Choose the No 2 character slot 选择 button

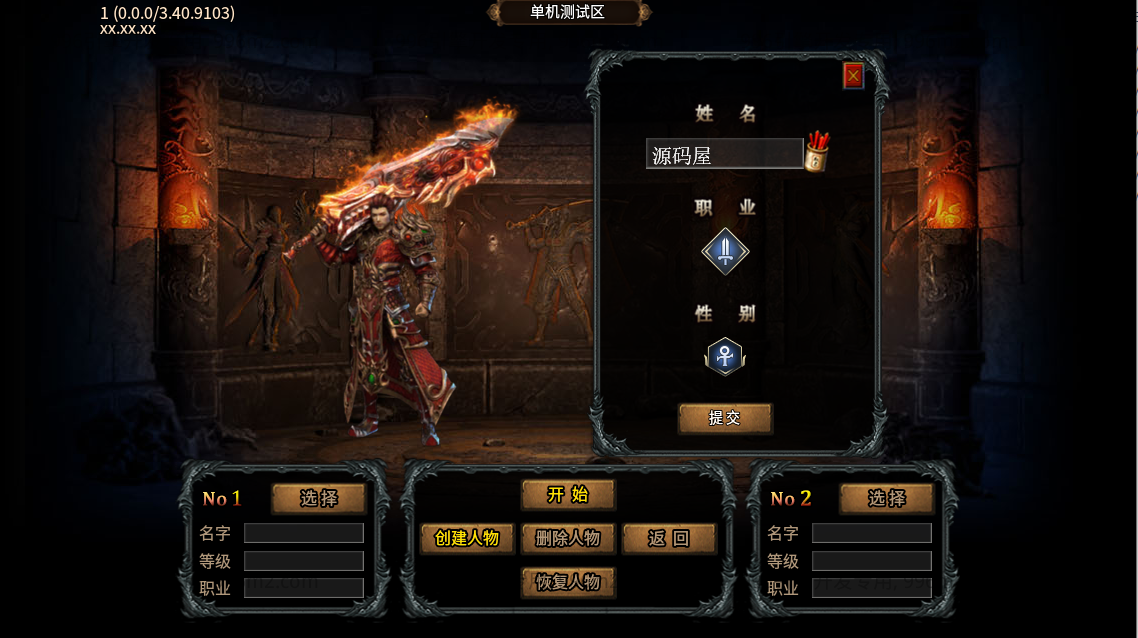point(886,498)
